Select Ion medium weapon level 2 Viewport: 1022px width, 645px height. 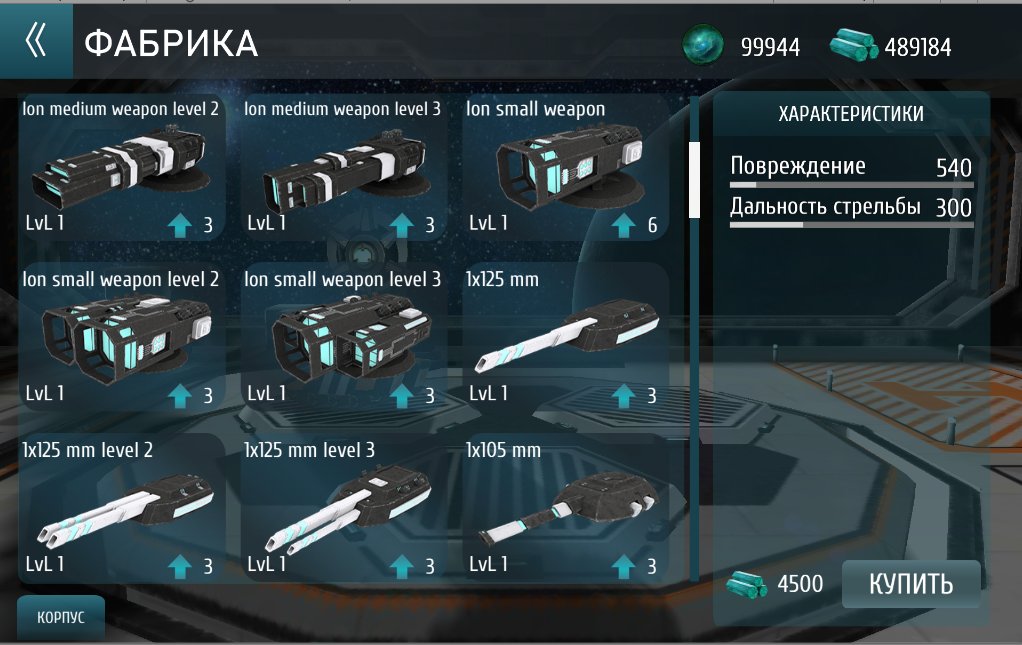121,167
